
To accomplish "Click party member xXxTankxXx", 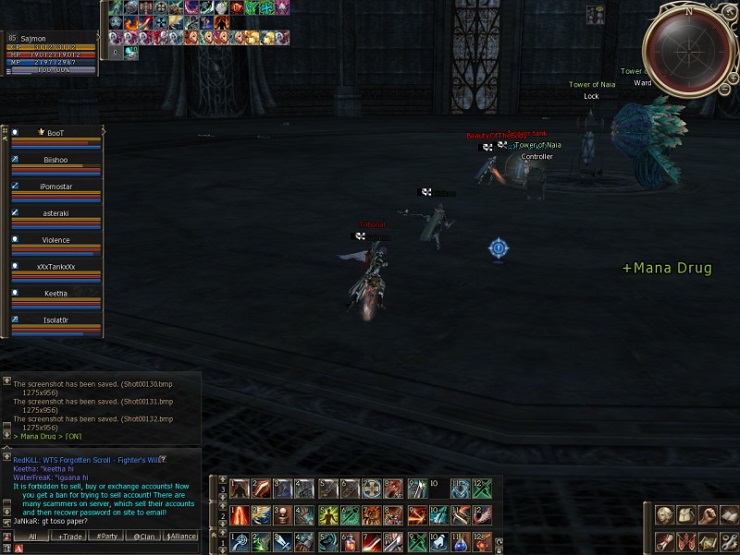I will pos(56,267).
